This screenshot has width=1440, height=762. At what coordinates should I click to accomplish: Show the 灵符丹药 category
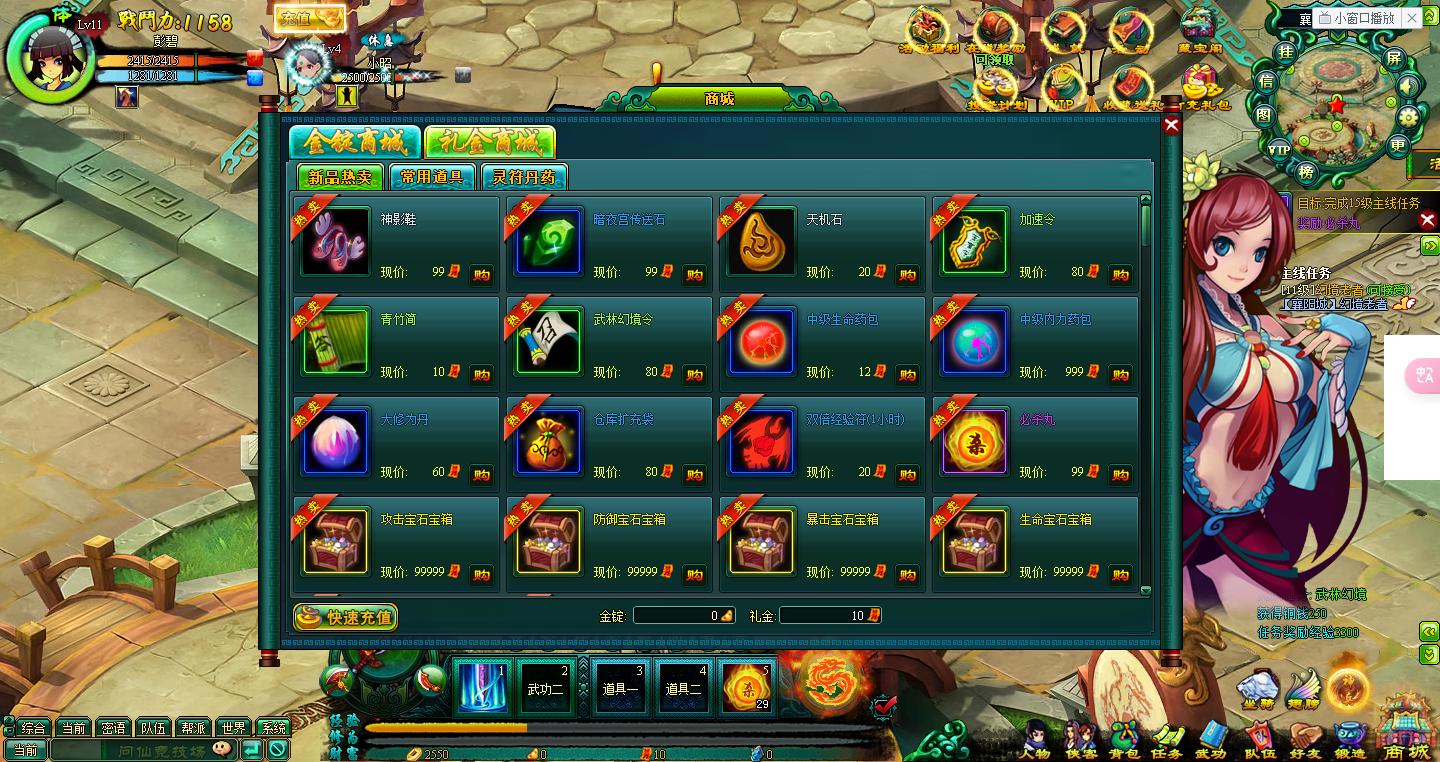pos(524,177)
